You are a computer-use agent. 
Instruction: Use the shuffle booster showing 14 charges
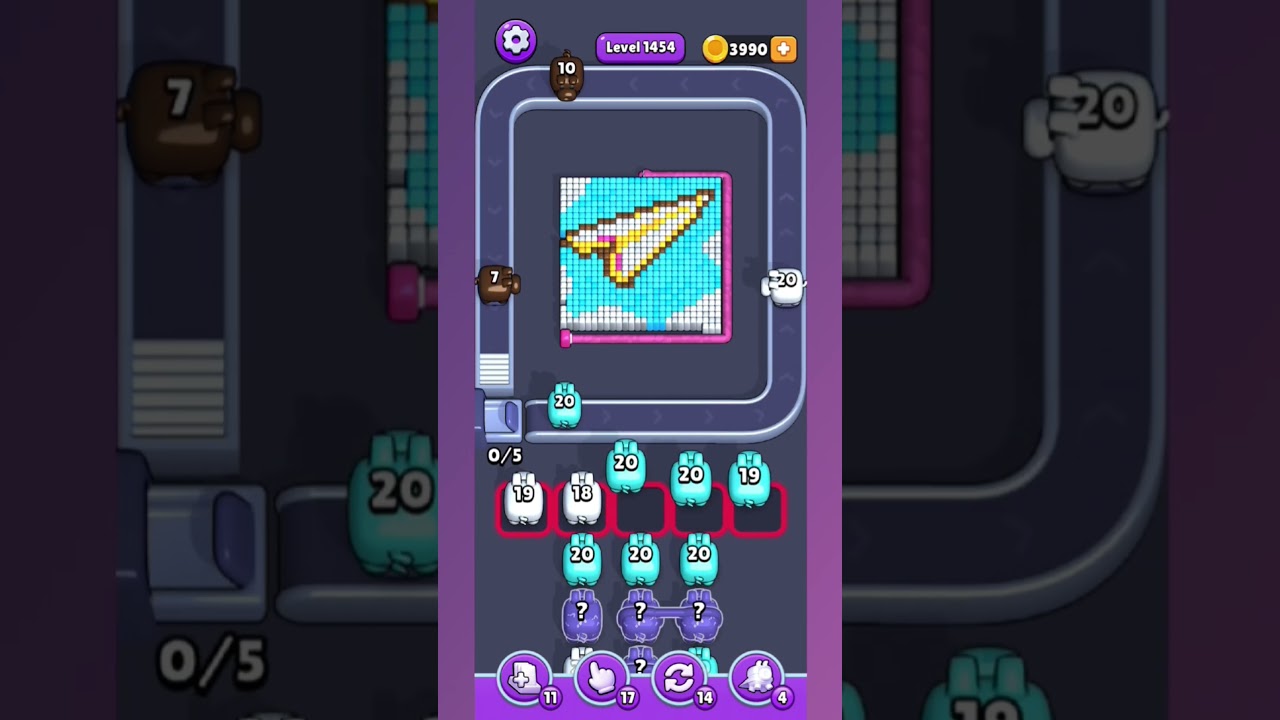pyautogui.click(x=679, y=678)
